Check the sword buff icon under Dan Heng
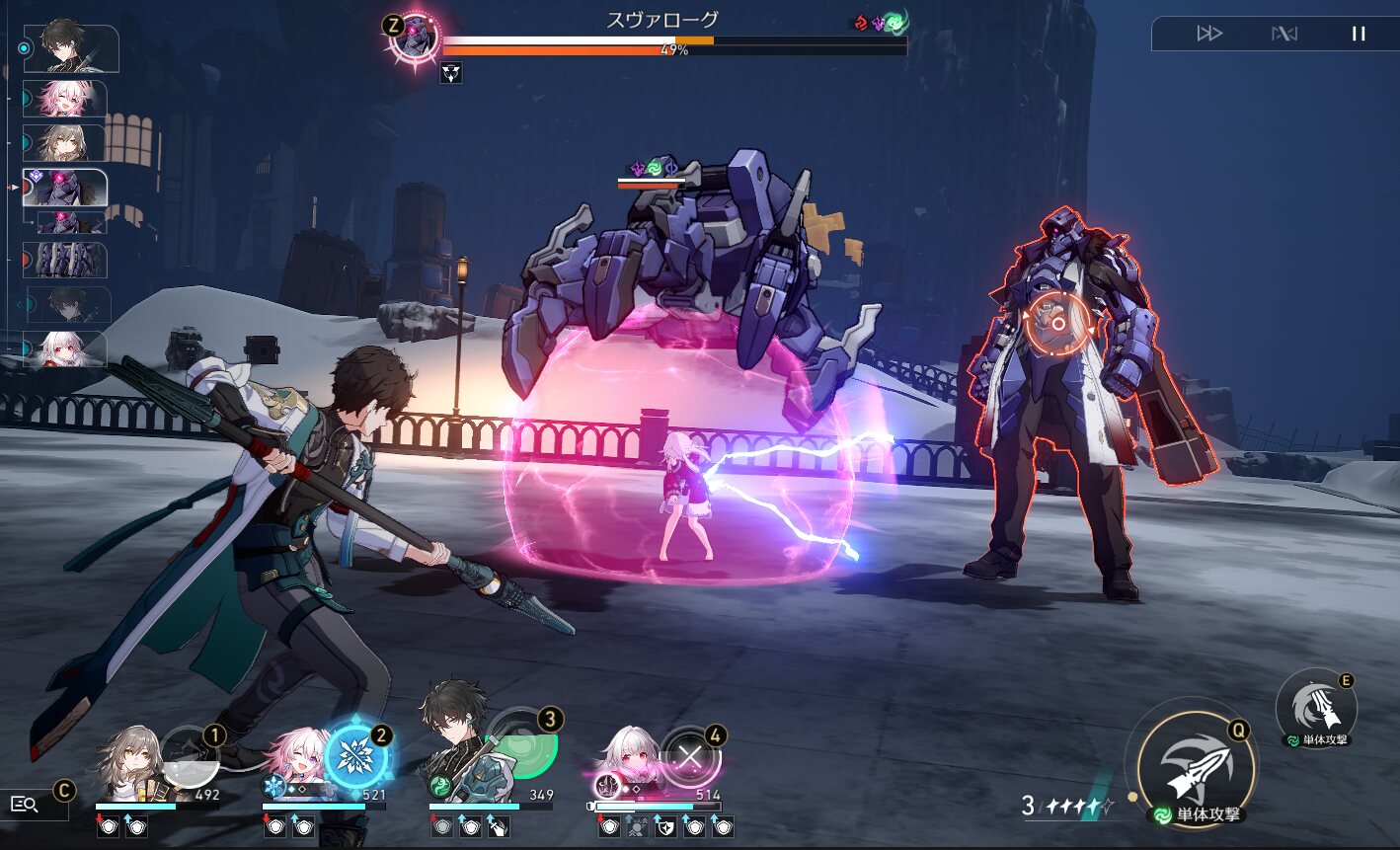The height and width of the screenshot is (850, 1400). (x=498, y=827)
